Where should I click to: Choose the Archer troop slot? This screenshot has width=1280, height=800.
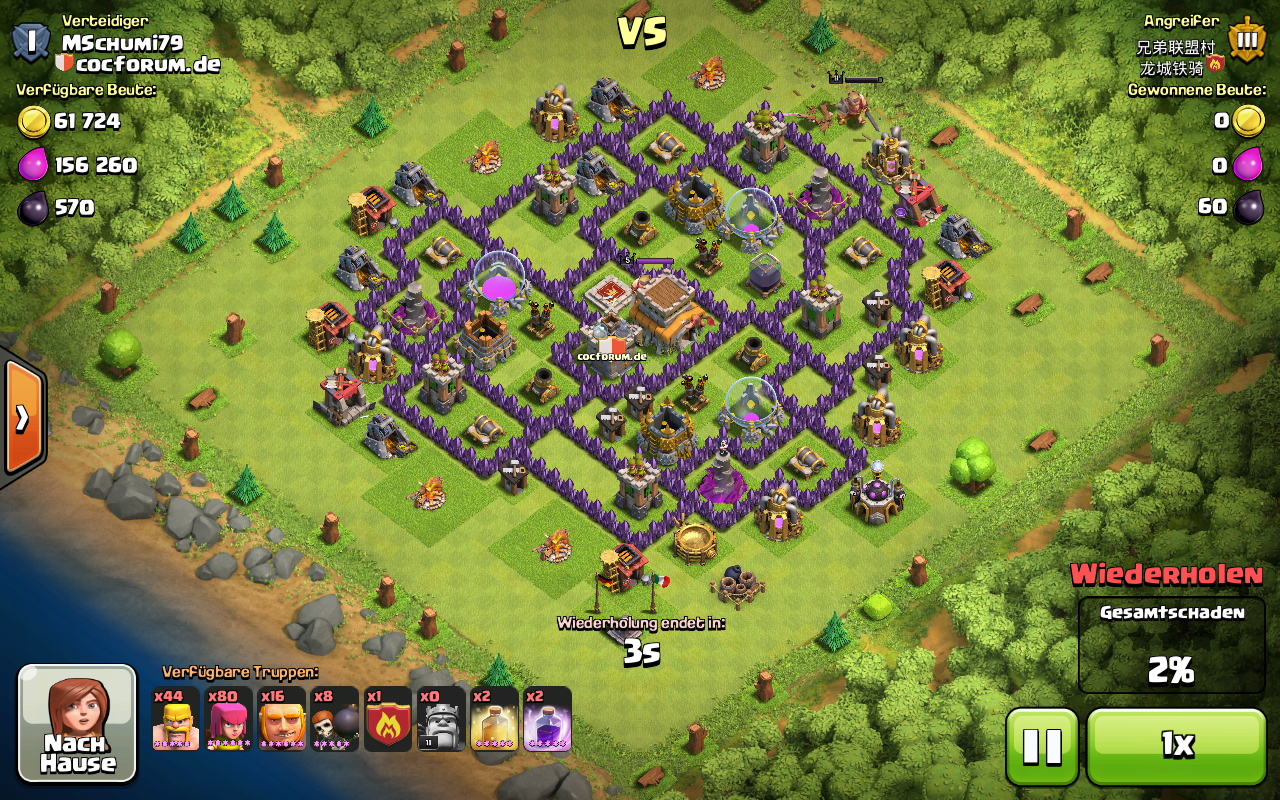[x=229, y=719]
